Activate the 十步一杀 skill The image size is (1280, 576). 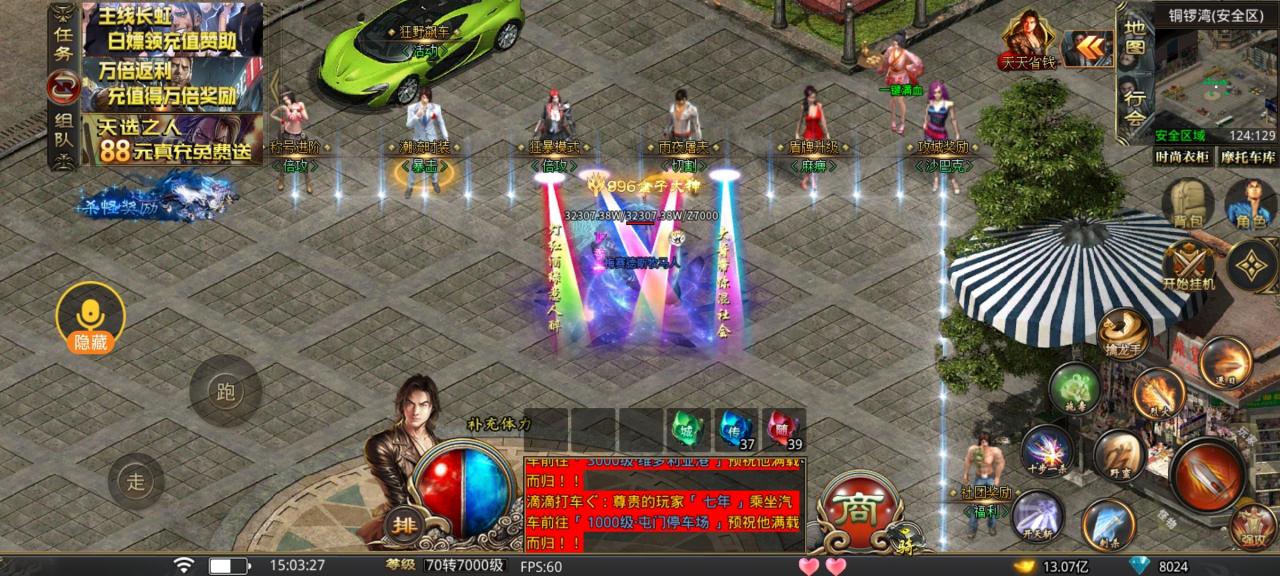(1046, 452)
